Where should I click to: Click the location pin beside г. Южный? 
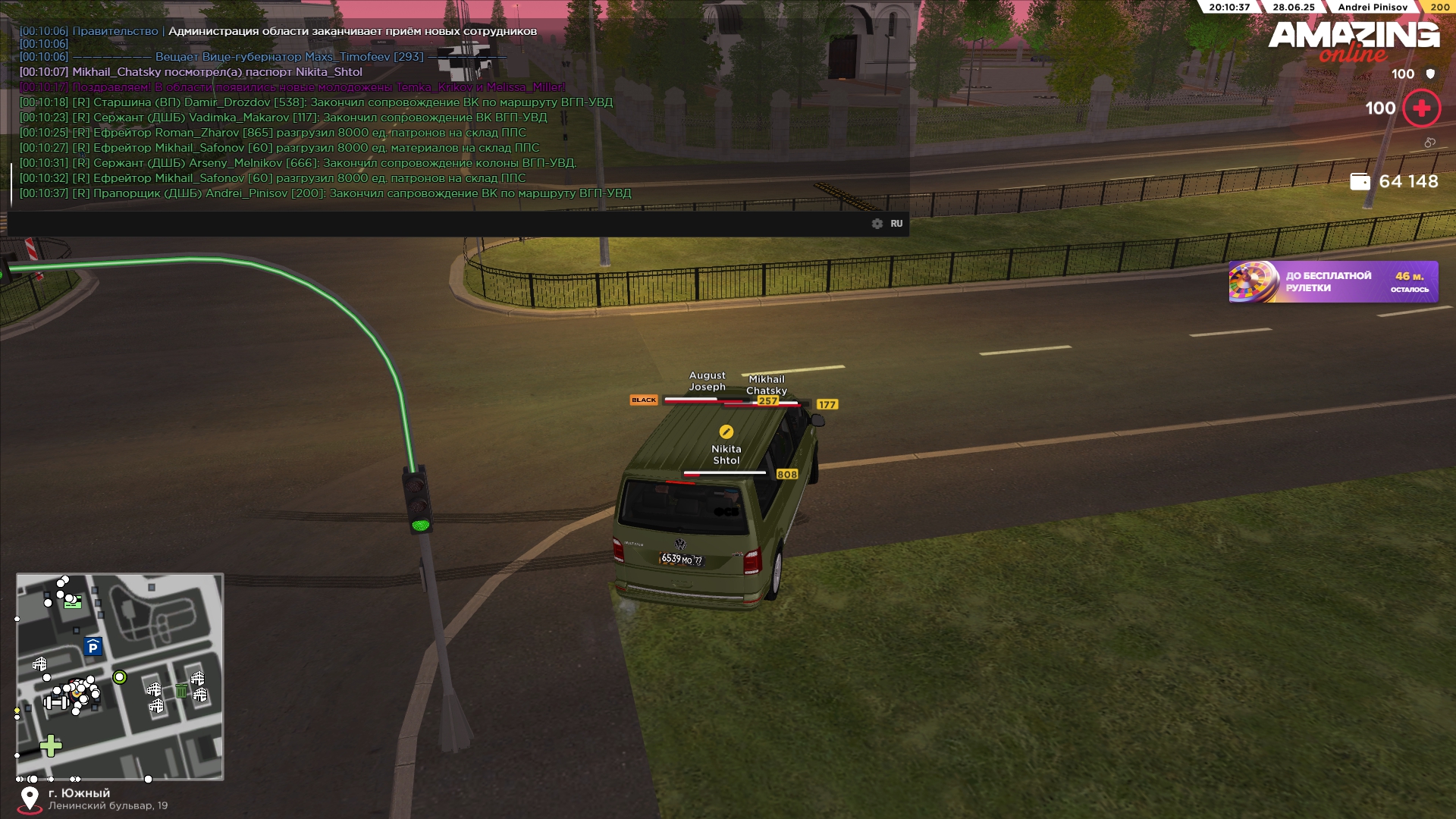30,799
